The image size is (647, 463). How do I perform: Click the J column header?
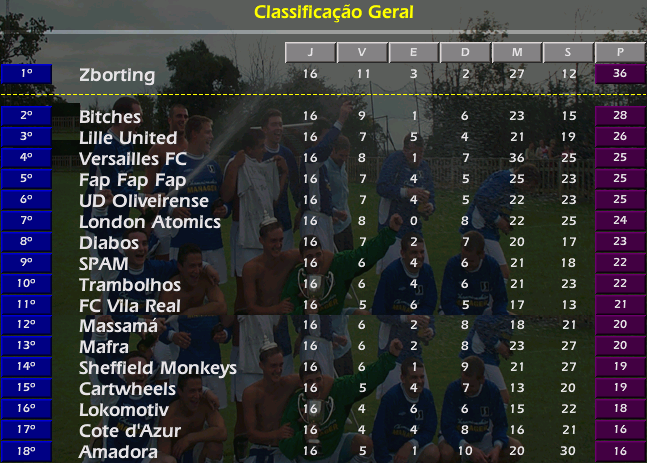click(x=310, y=52)
